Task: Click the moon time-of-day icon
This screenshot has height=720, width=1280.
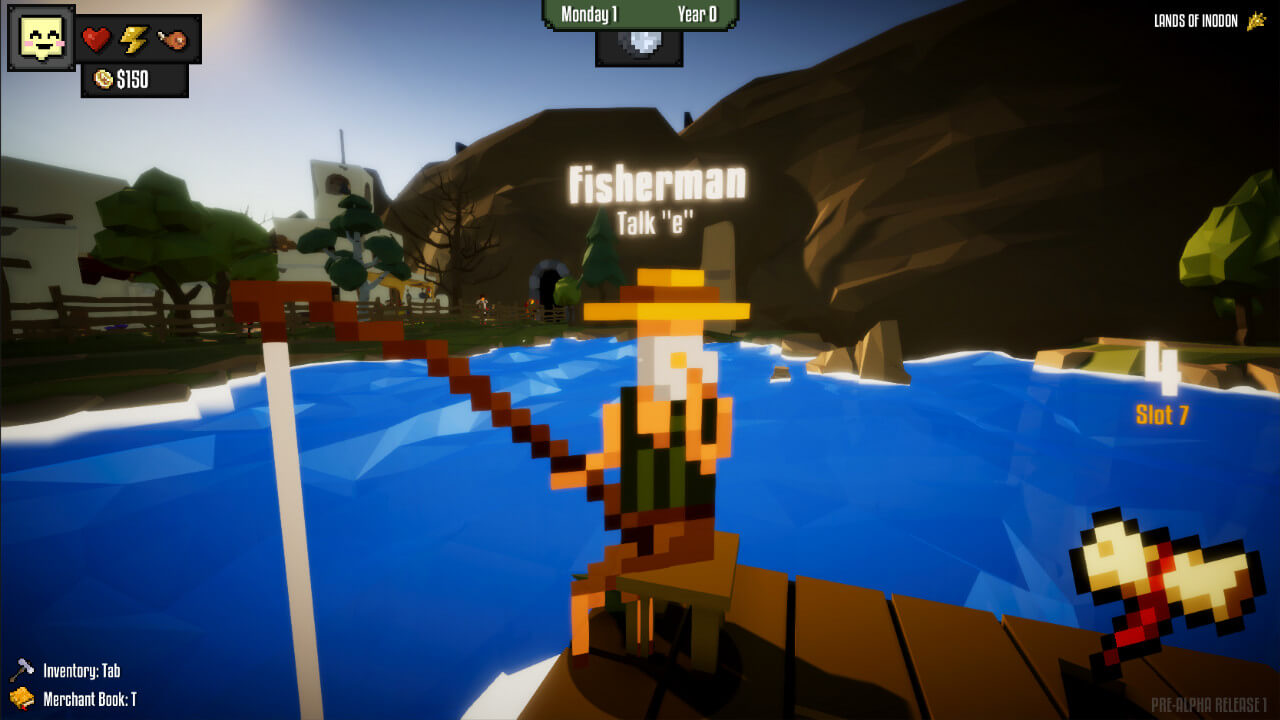Action: point(639,45)
